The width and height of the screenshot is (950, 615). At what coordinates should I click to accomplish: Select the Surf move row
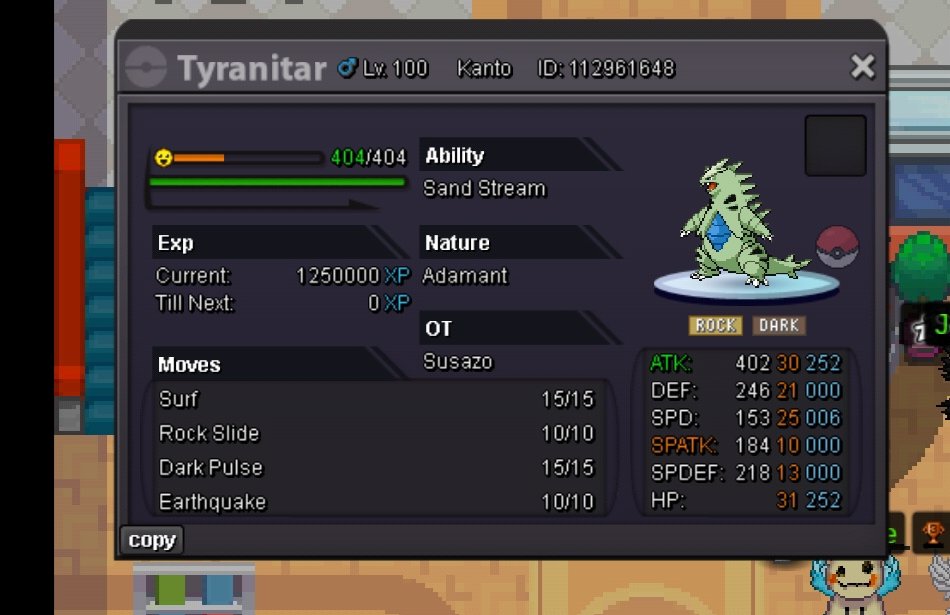click(x=376, y=399)
